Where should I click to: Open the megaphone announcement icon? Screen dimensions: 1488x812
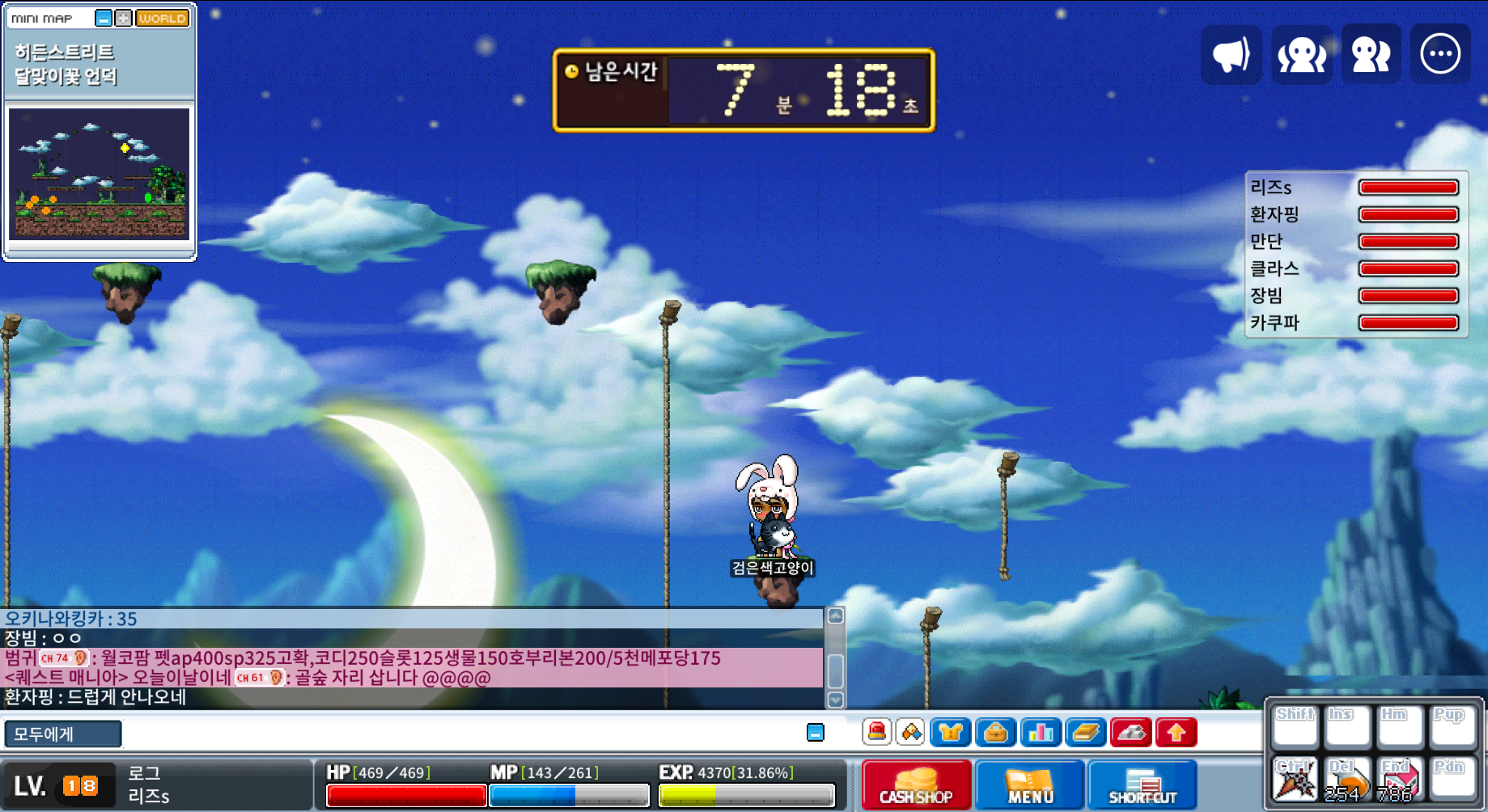pyautogui.click(x=1231, y=55)
